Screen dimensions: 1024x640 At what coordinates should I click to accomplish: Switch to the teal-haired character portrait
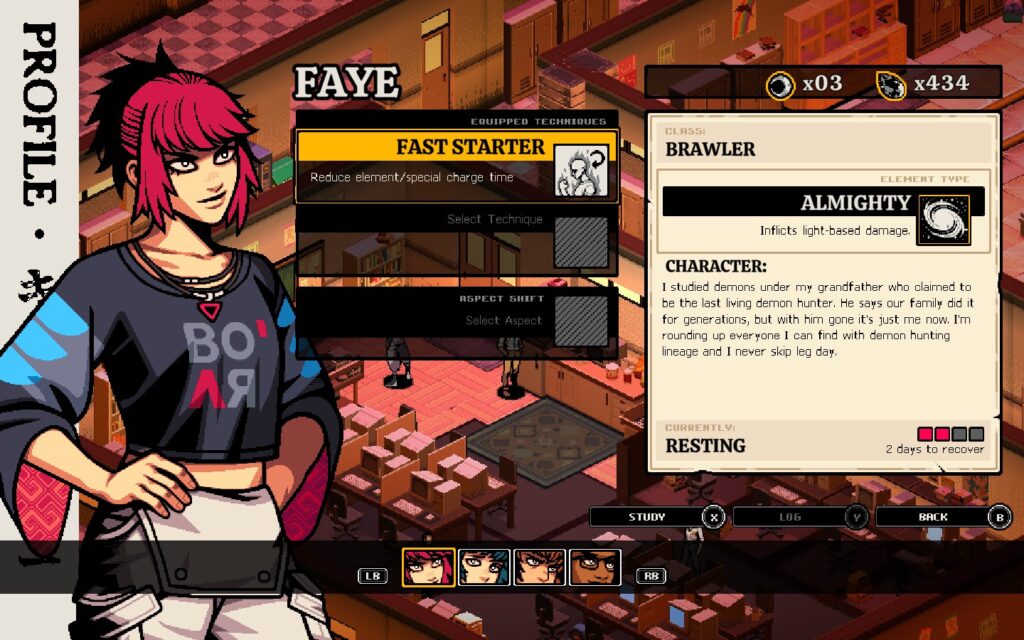tap(484, 567)
